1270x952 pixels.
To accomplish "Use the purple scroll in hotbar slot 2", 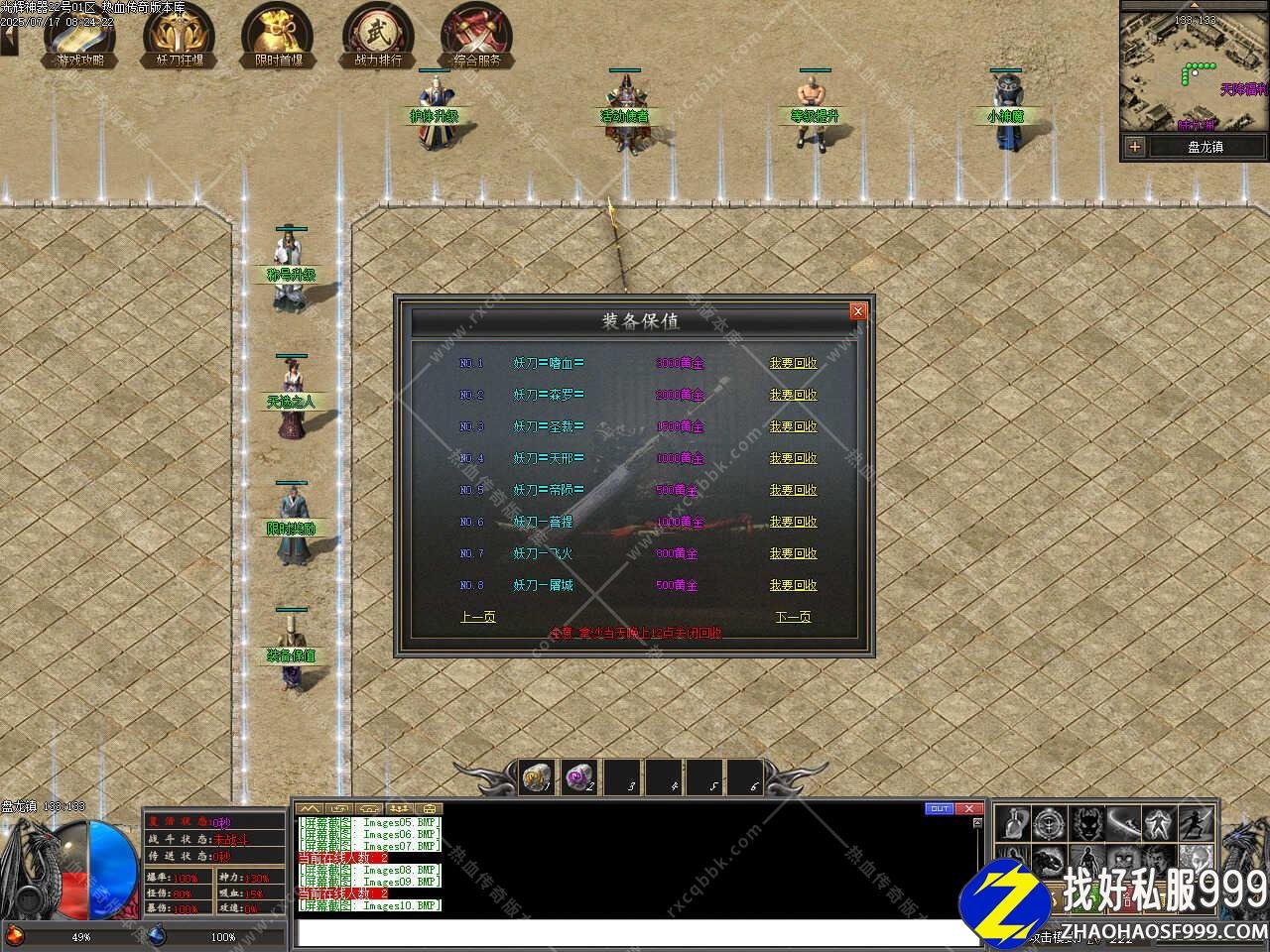I will point(579,777).
